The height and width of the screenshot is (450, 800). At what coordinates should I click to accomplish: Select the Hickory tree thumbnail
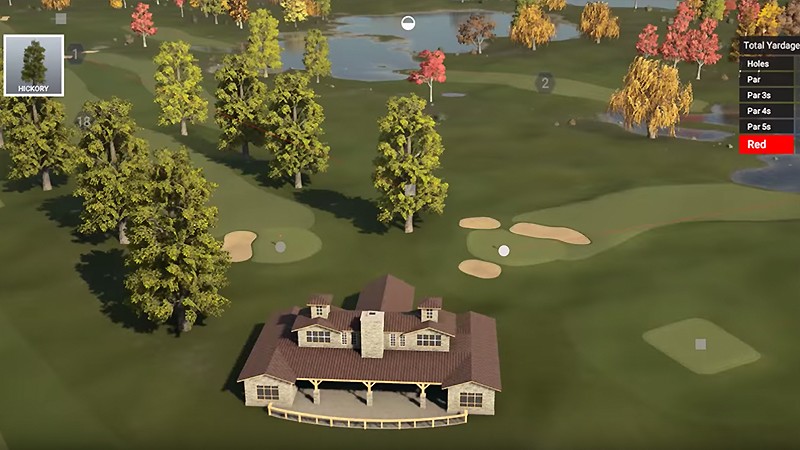click(34, 66)
